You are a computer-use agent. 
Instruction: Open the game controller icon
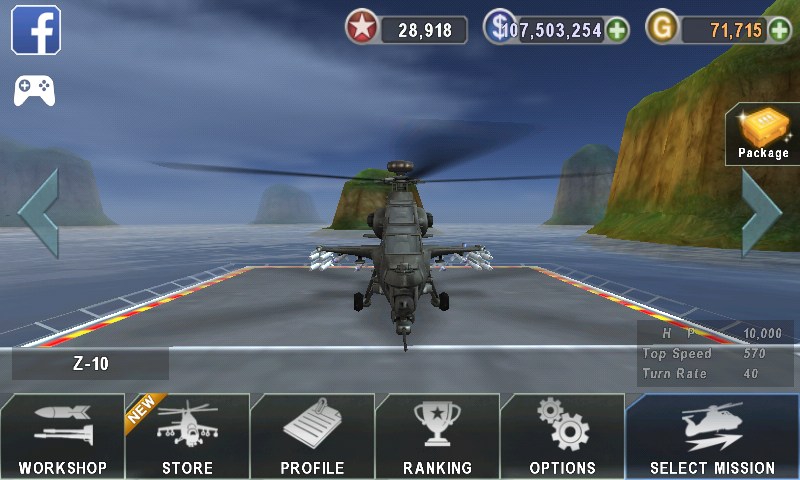34,91
